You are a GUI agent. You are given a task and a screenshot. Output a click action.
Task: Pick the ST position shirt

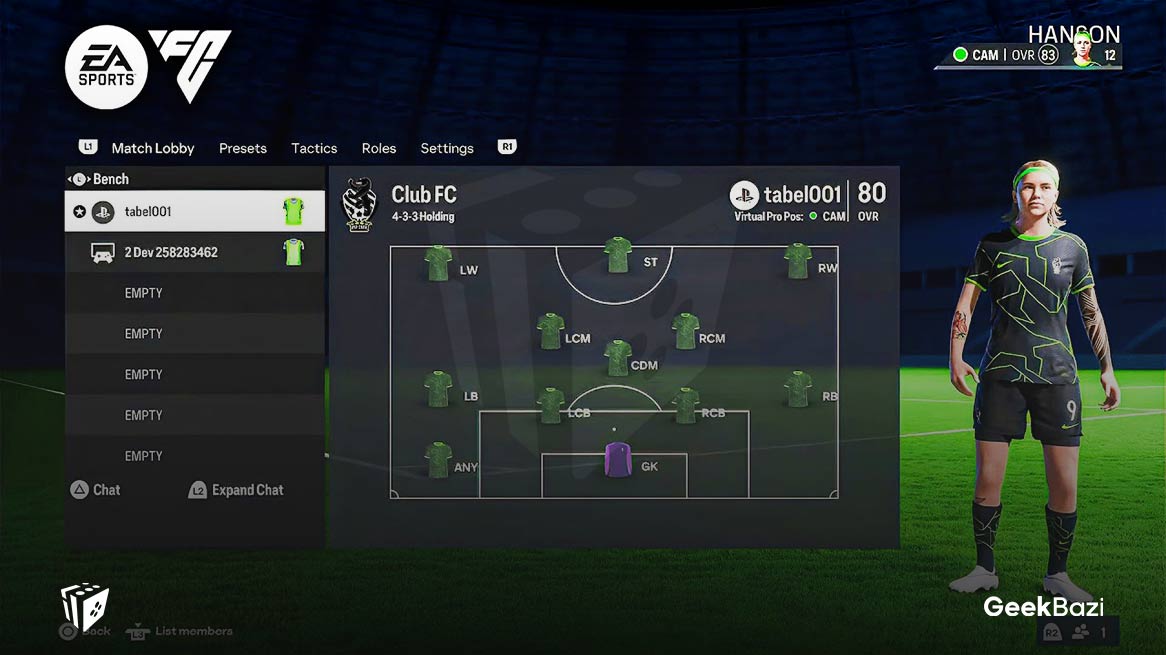[618, 255]
